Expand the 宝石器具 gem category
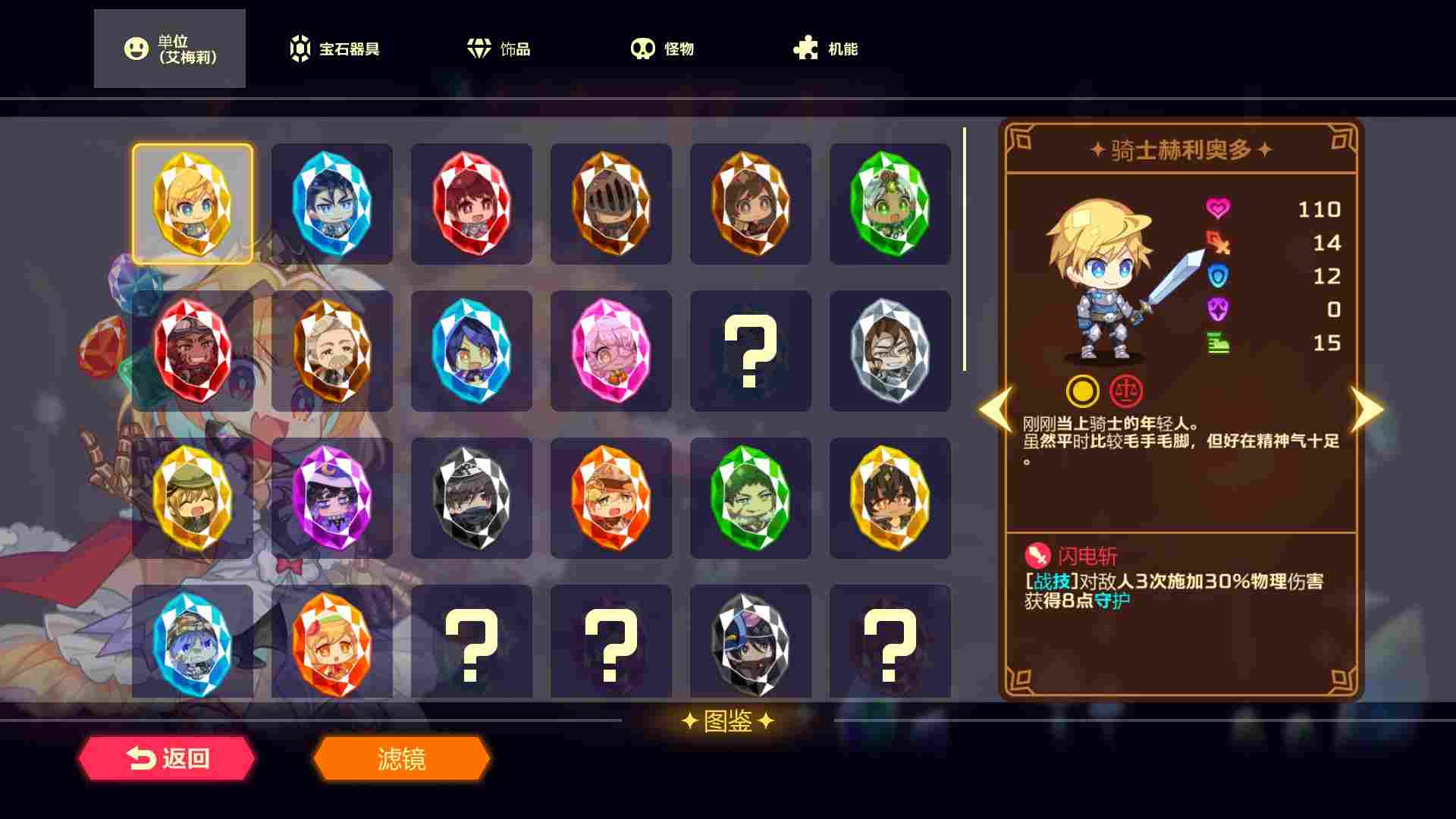This screenshot has width=1456, height=819. tap(334, 48)
